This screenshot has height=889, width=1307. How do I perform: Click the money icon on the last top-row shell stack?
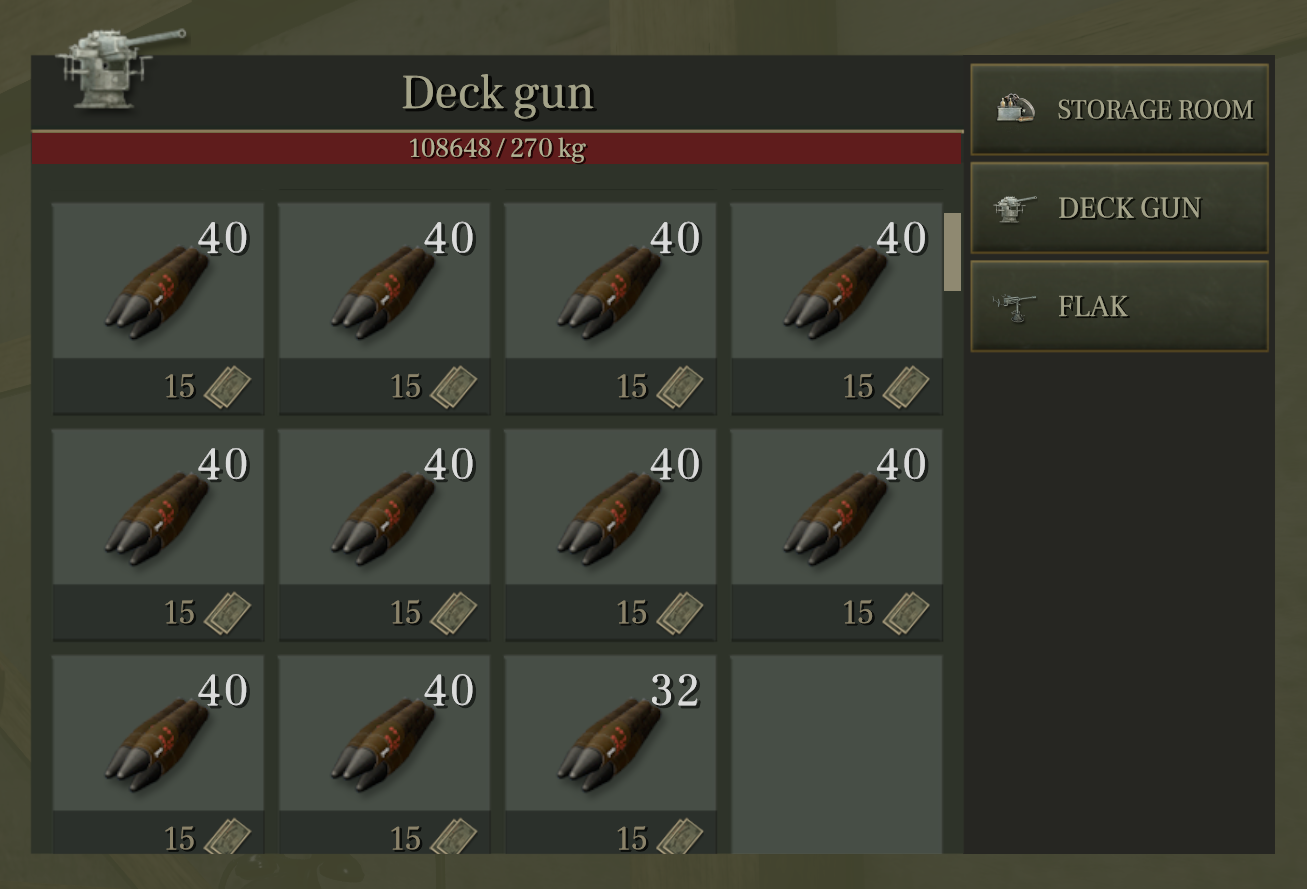point(907,386)
